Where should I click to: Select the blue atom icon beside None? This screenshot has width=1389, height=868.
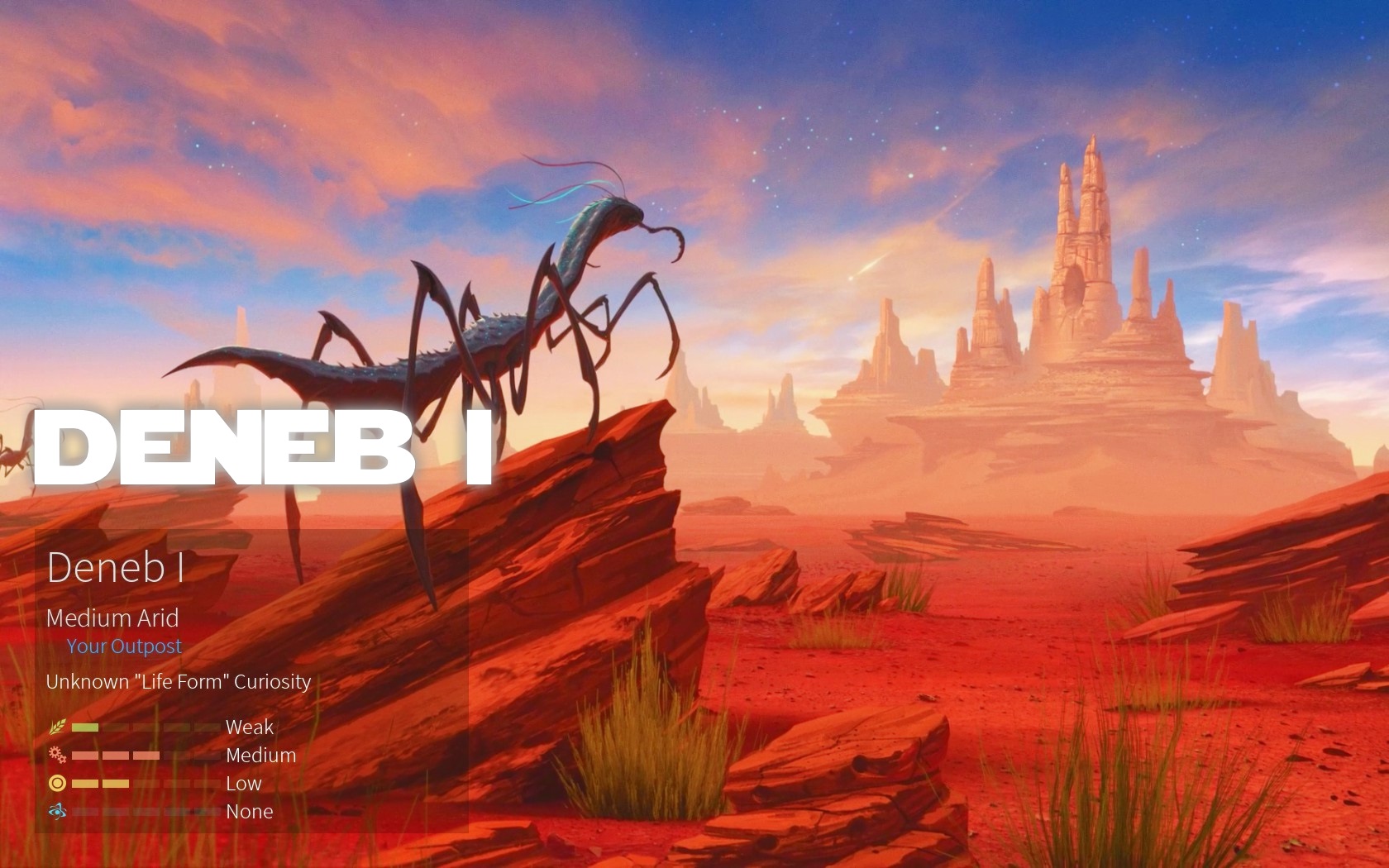(x=57, y=811)
